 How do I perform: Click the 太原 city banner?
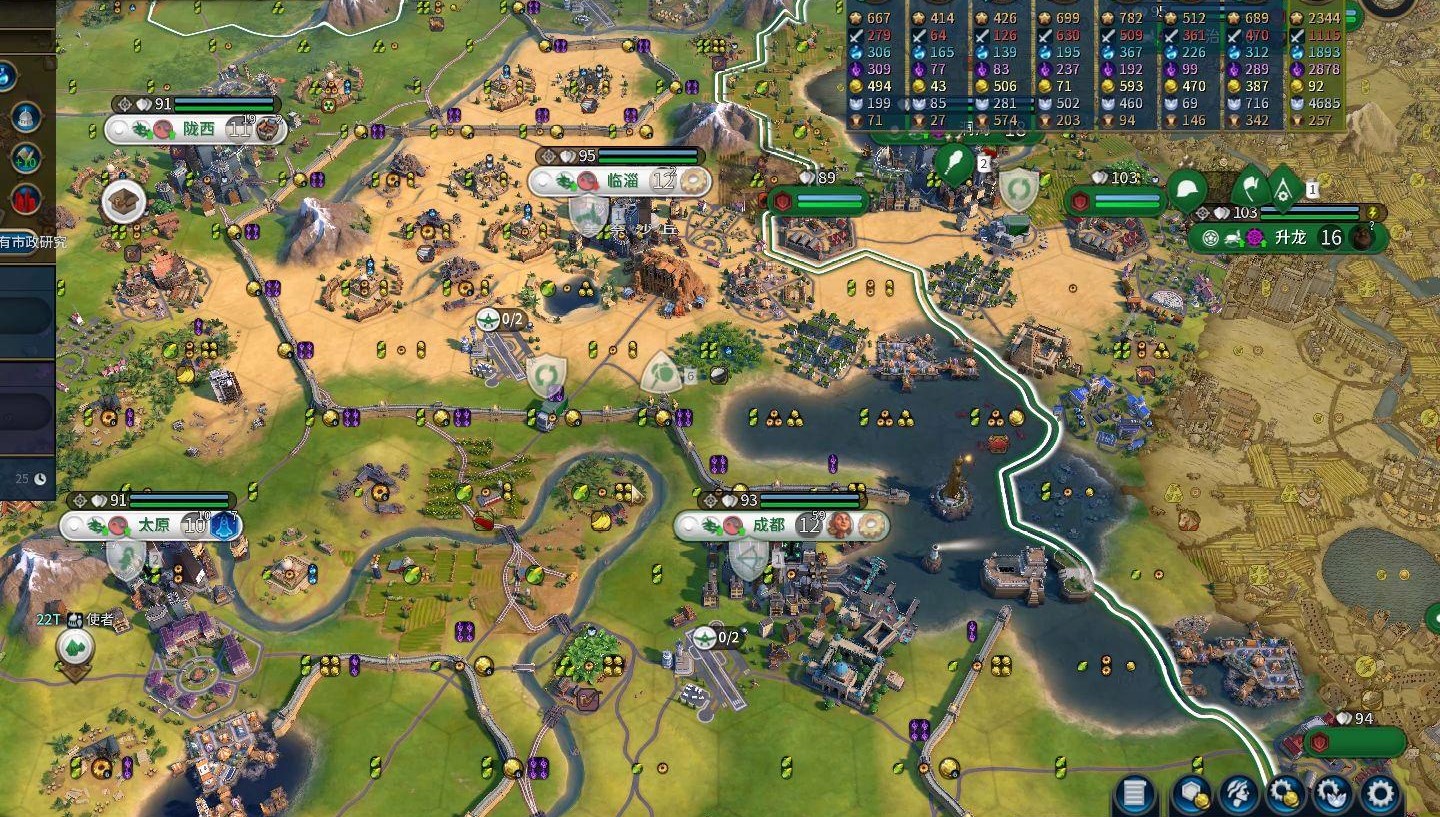coord(153,525)
